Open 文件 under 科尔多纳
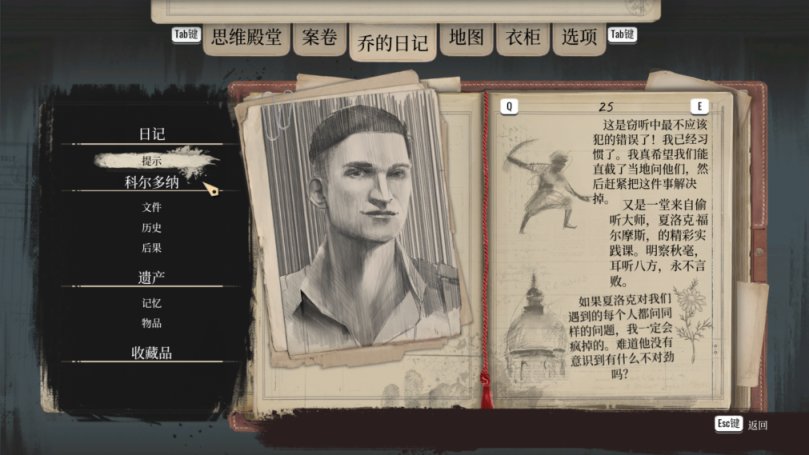The image size is (809, 455). tap(152, 207)
